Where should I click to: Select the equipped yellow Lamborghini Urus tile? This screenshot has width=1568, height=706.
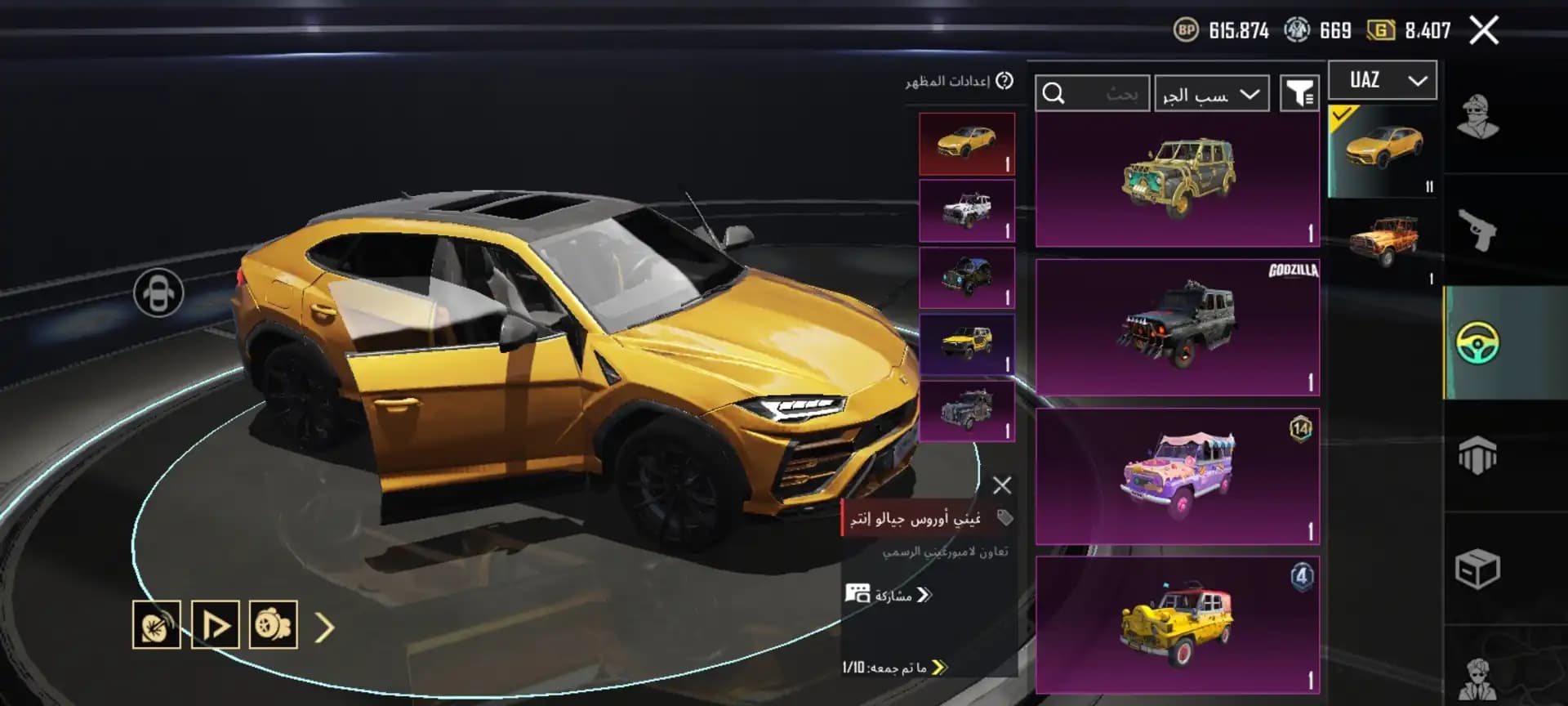(1383, 150)
